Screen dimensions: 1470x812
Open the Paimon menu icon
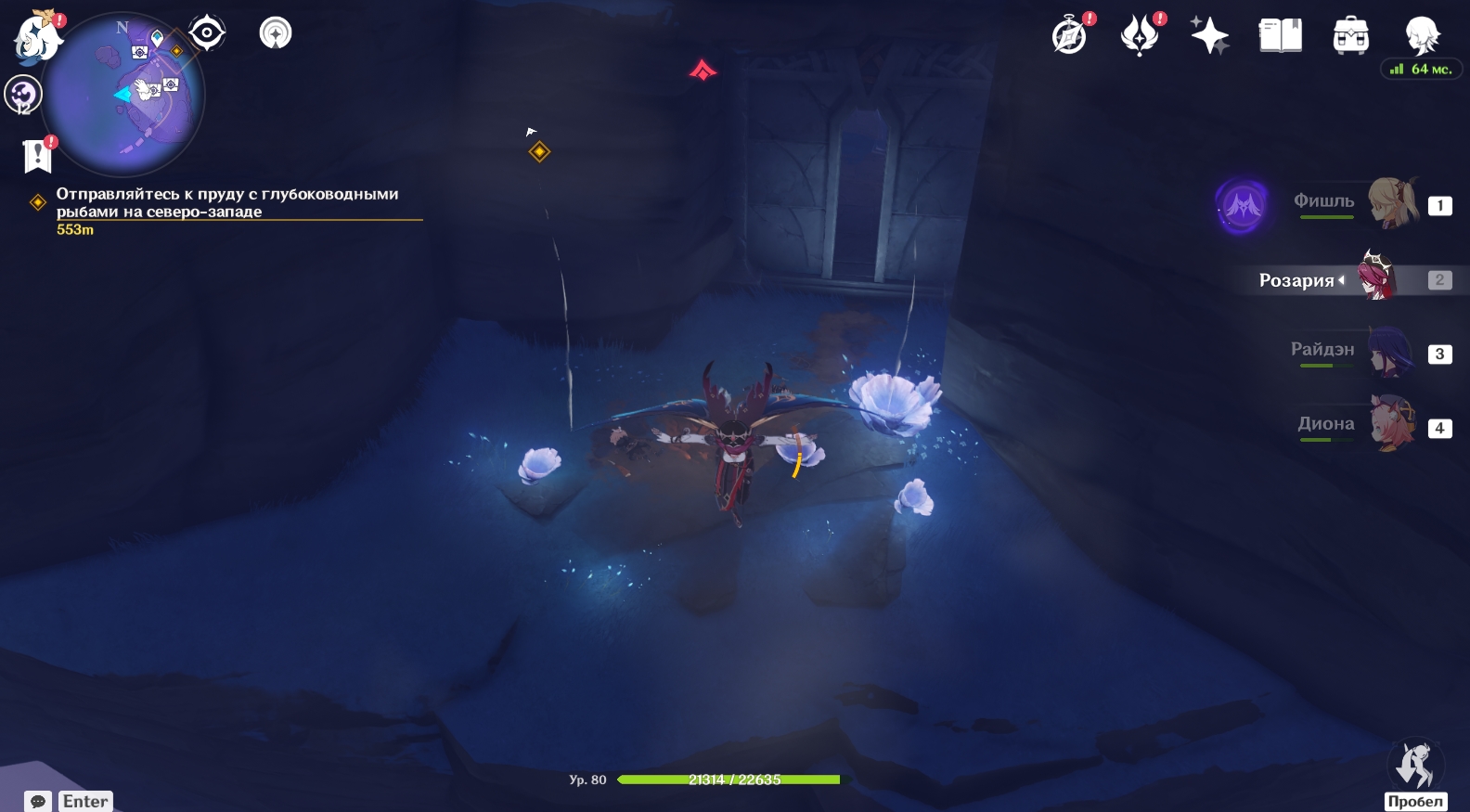click(x=37, y=39)
